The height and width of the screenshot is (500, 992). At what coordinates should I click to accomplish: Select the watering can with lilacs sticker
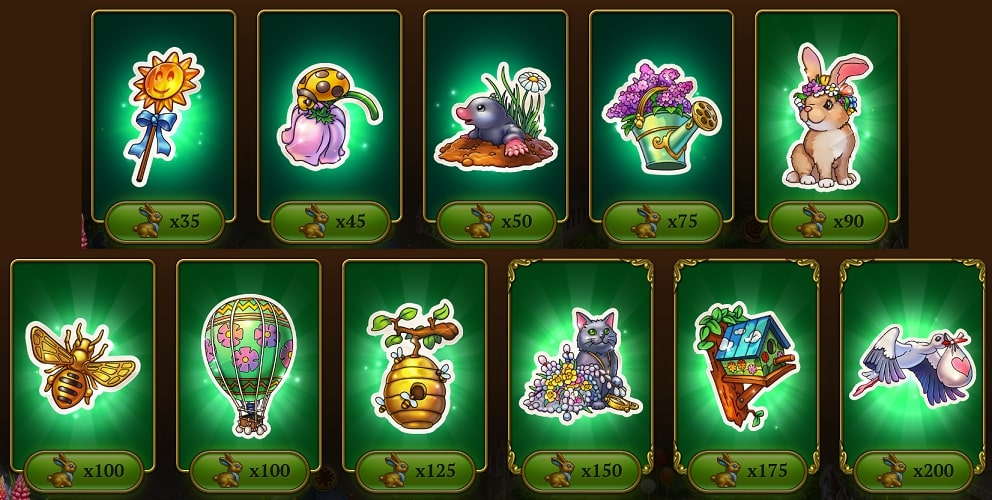pyautogui.click(x=661, y=115)
